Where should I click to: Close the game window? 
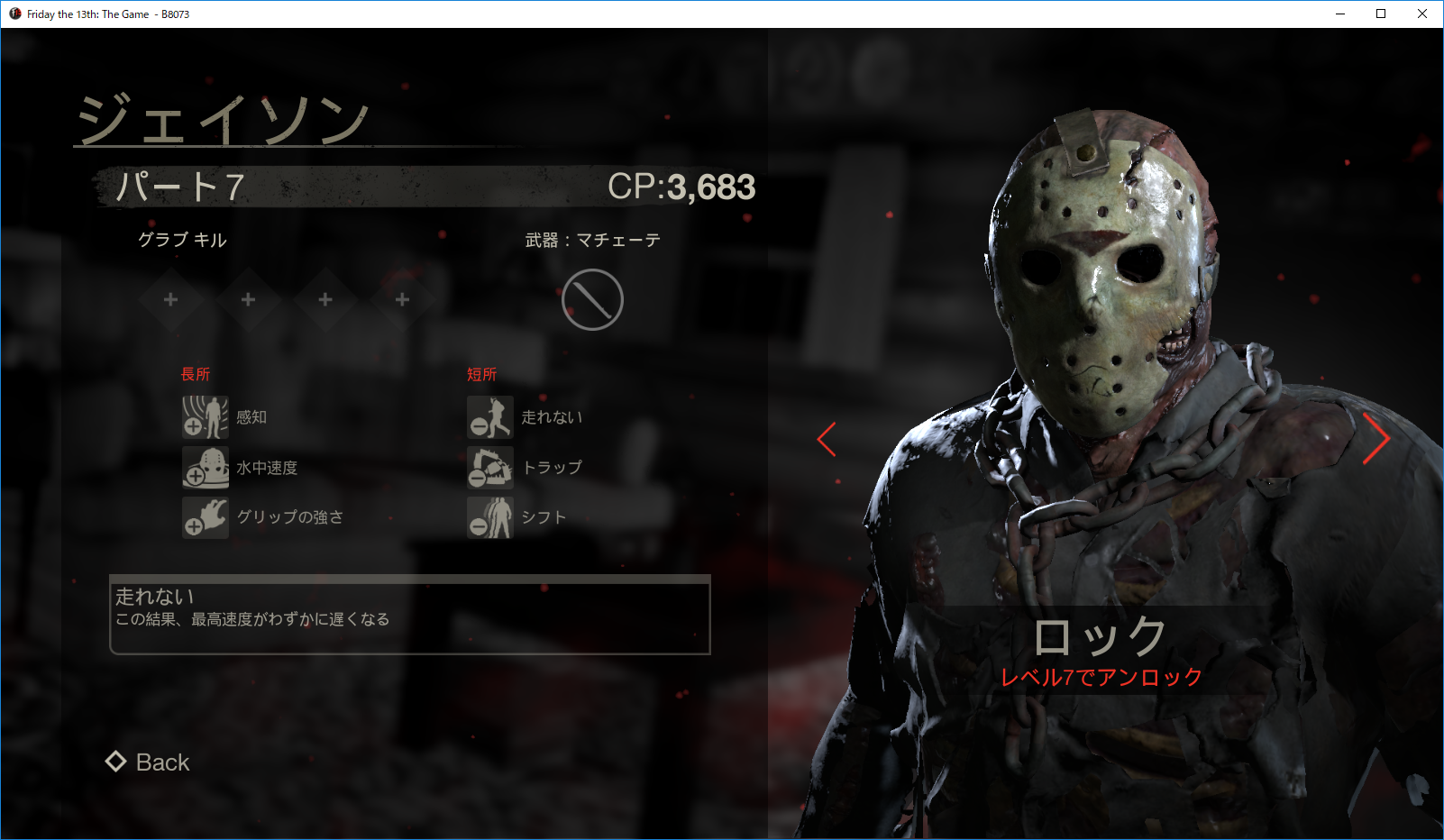pos(1422,14)
